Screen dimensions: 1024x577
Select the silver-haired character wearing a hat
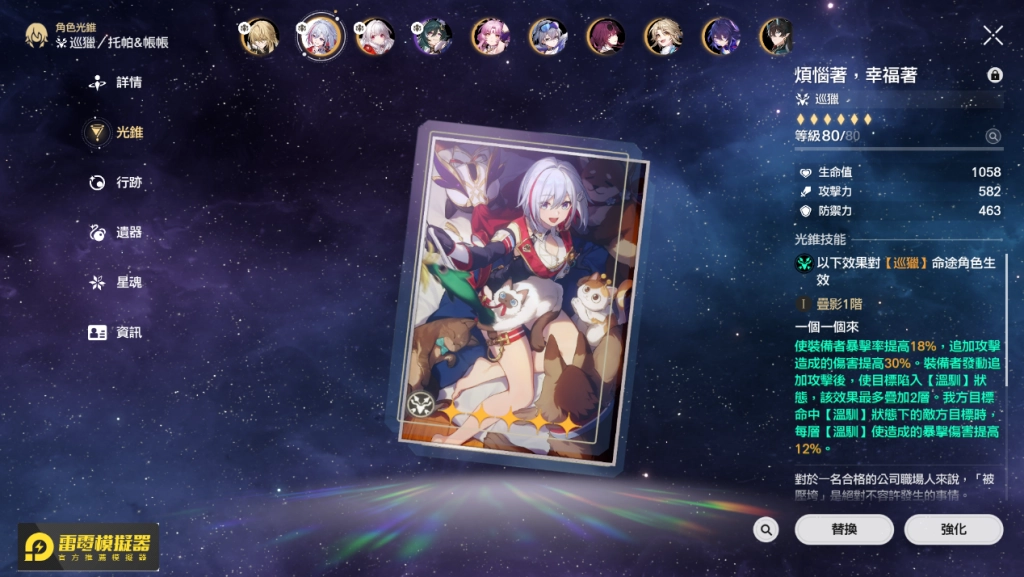click(x=548, y=37)
